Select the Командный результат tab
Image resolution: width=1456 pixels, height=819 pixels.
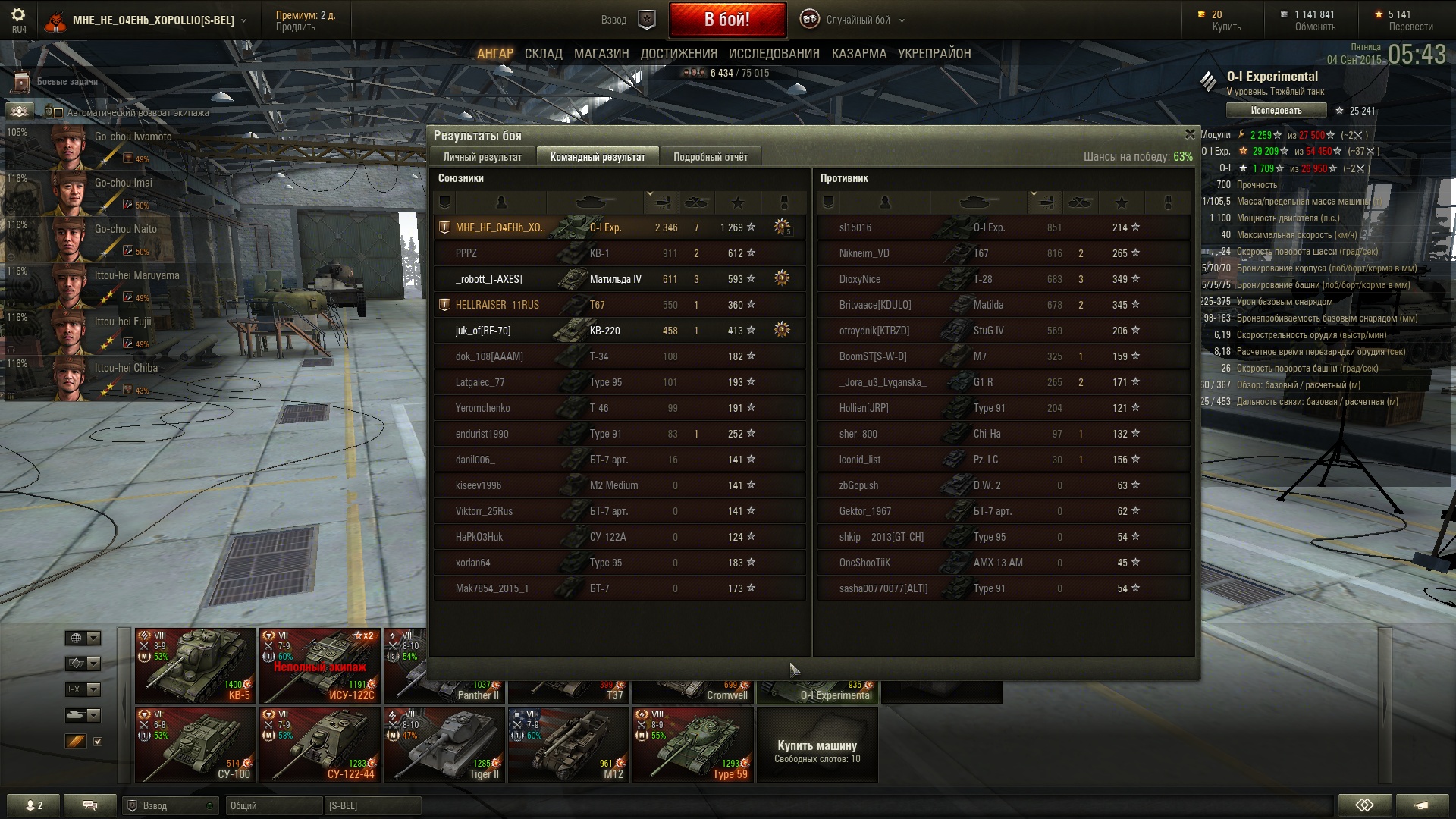pyautogui.click(x=598, y=157)
